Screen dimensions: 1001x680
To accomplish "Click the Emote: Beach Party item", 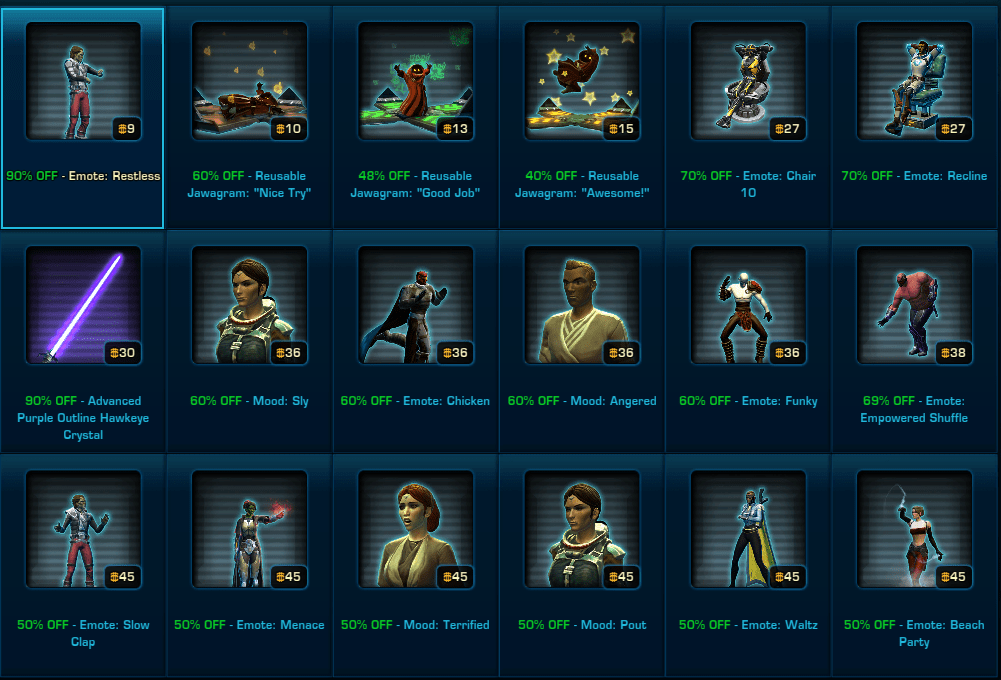I will (x=915, y=530).
